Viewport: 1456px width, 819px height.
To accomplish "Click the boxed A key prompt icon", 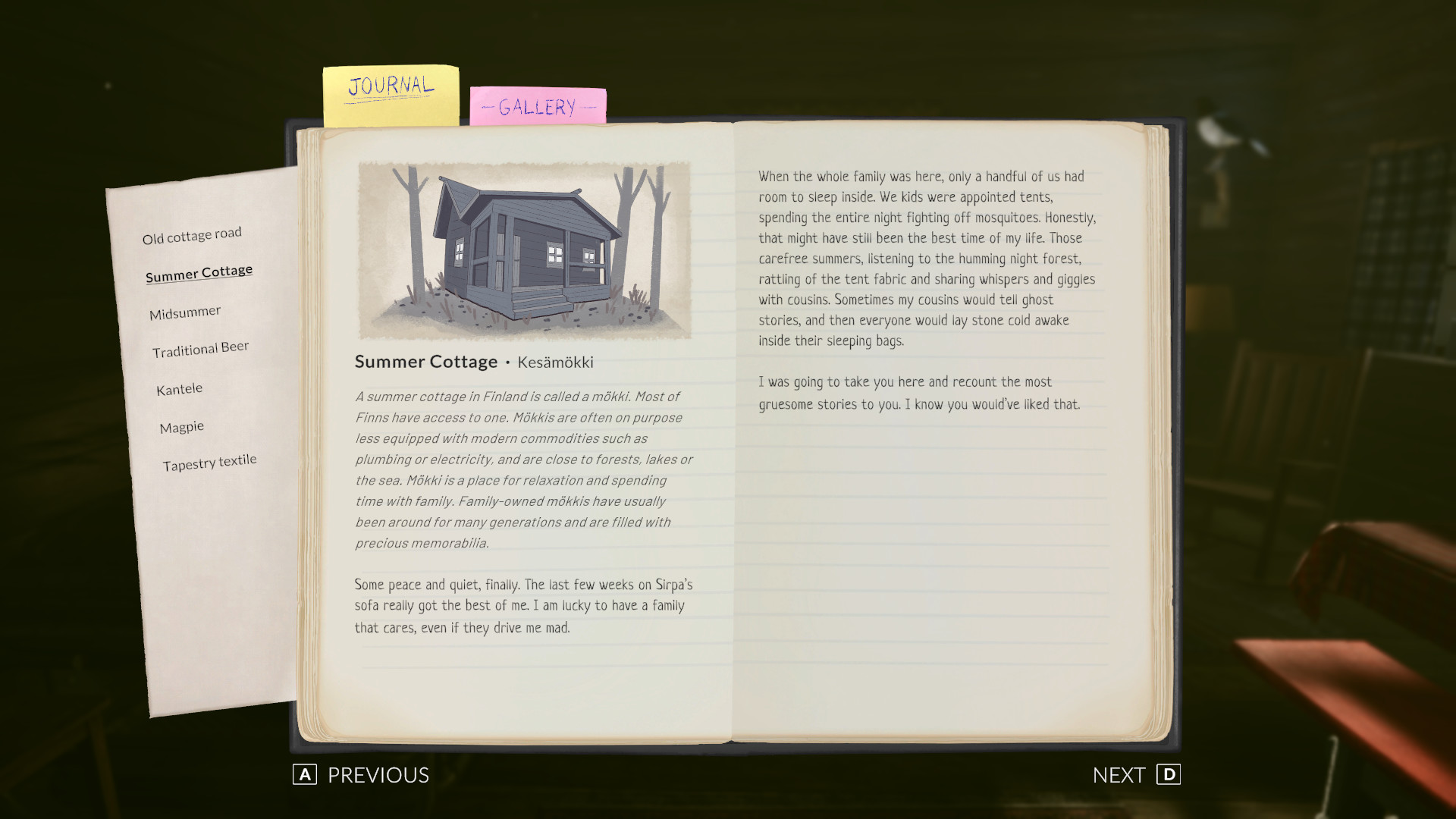I will [x=304, y=775].
